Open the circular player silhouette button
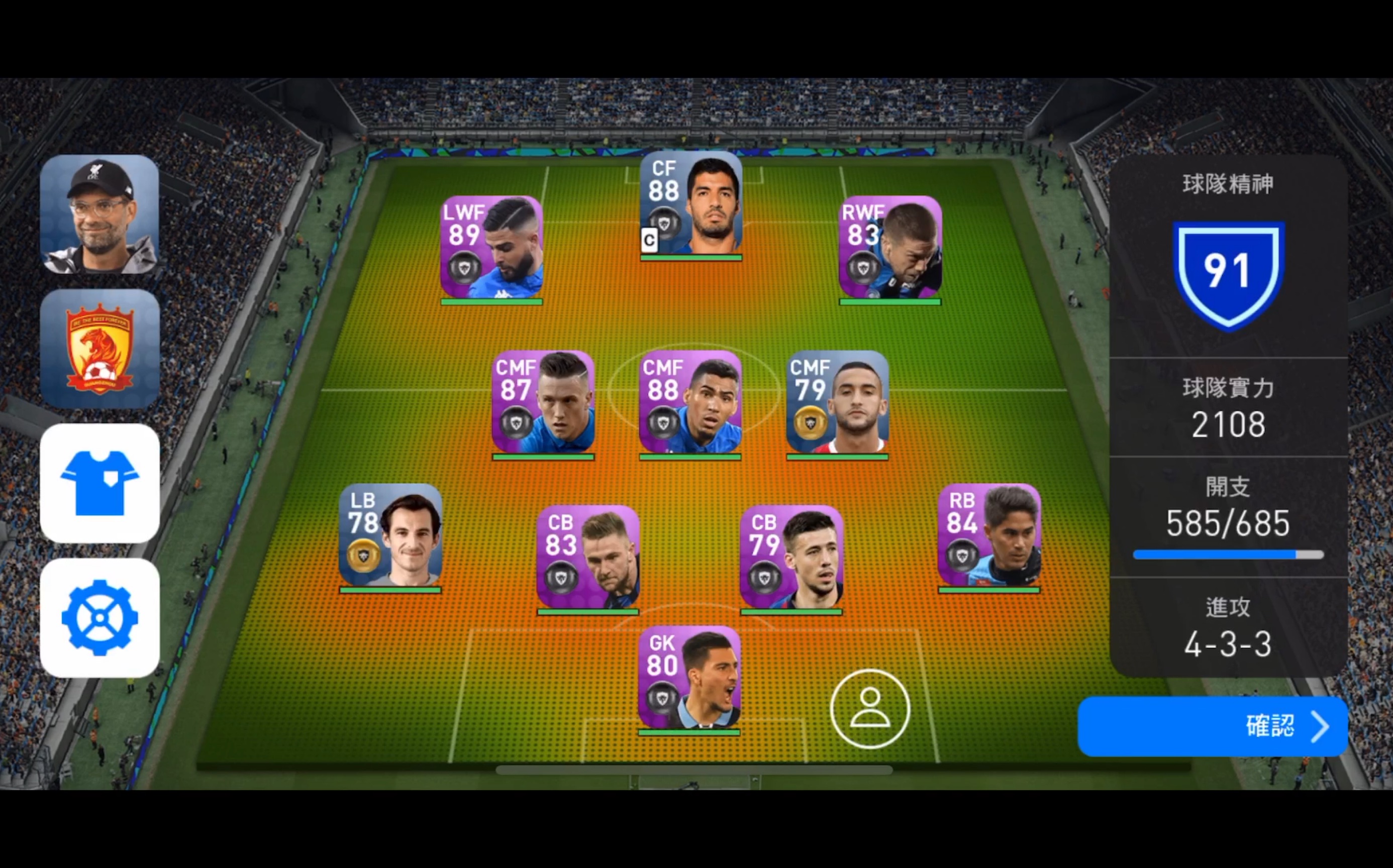Image resolution: width=1393 pixels, height=868 pixels. (x=870, y=708)
